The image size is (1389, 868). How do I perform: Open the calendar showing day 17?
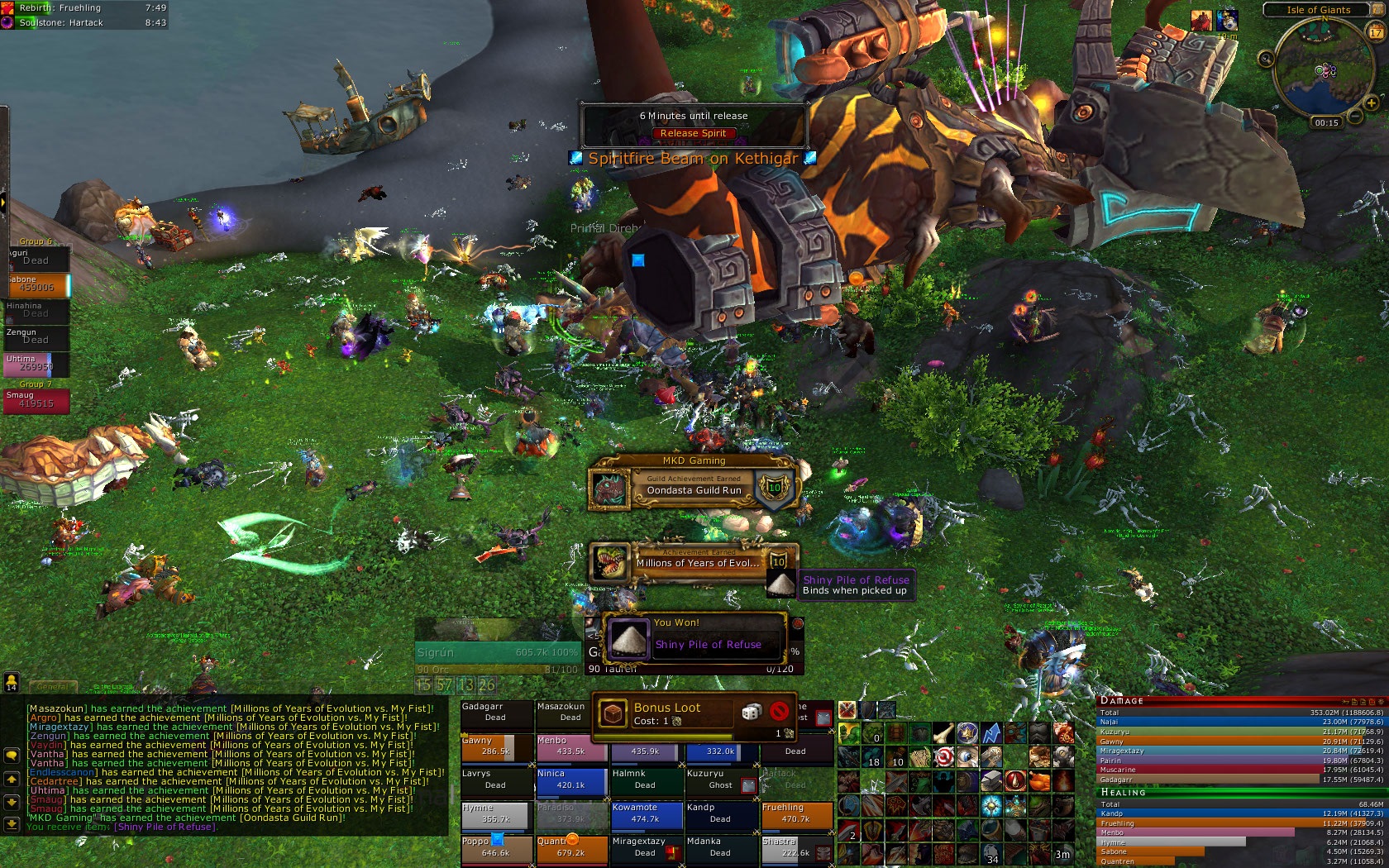tap(1376, 32)
